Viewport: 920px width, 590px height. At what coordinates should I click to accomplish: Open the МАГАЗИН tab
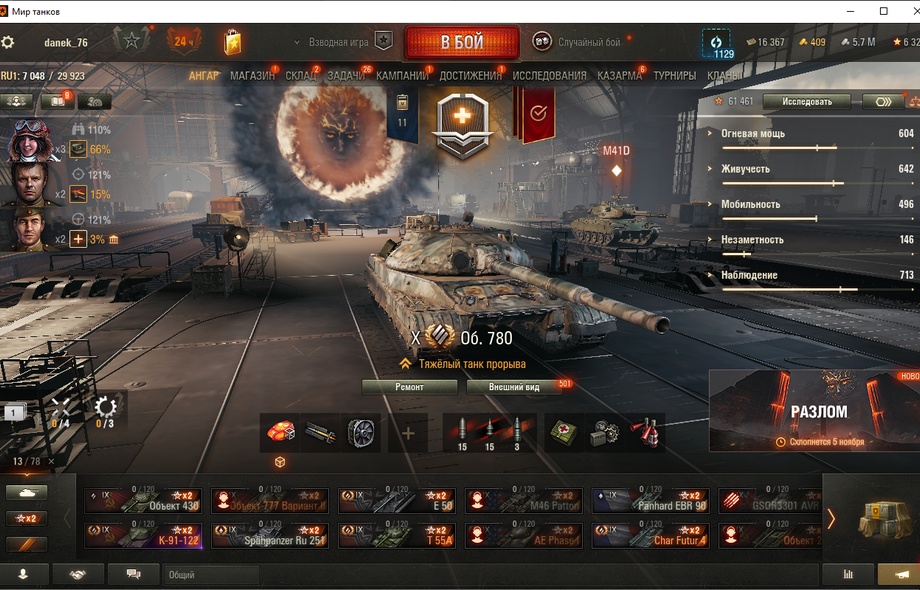tap(252, 76)
